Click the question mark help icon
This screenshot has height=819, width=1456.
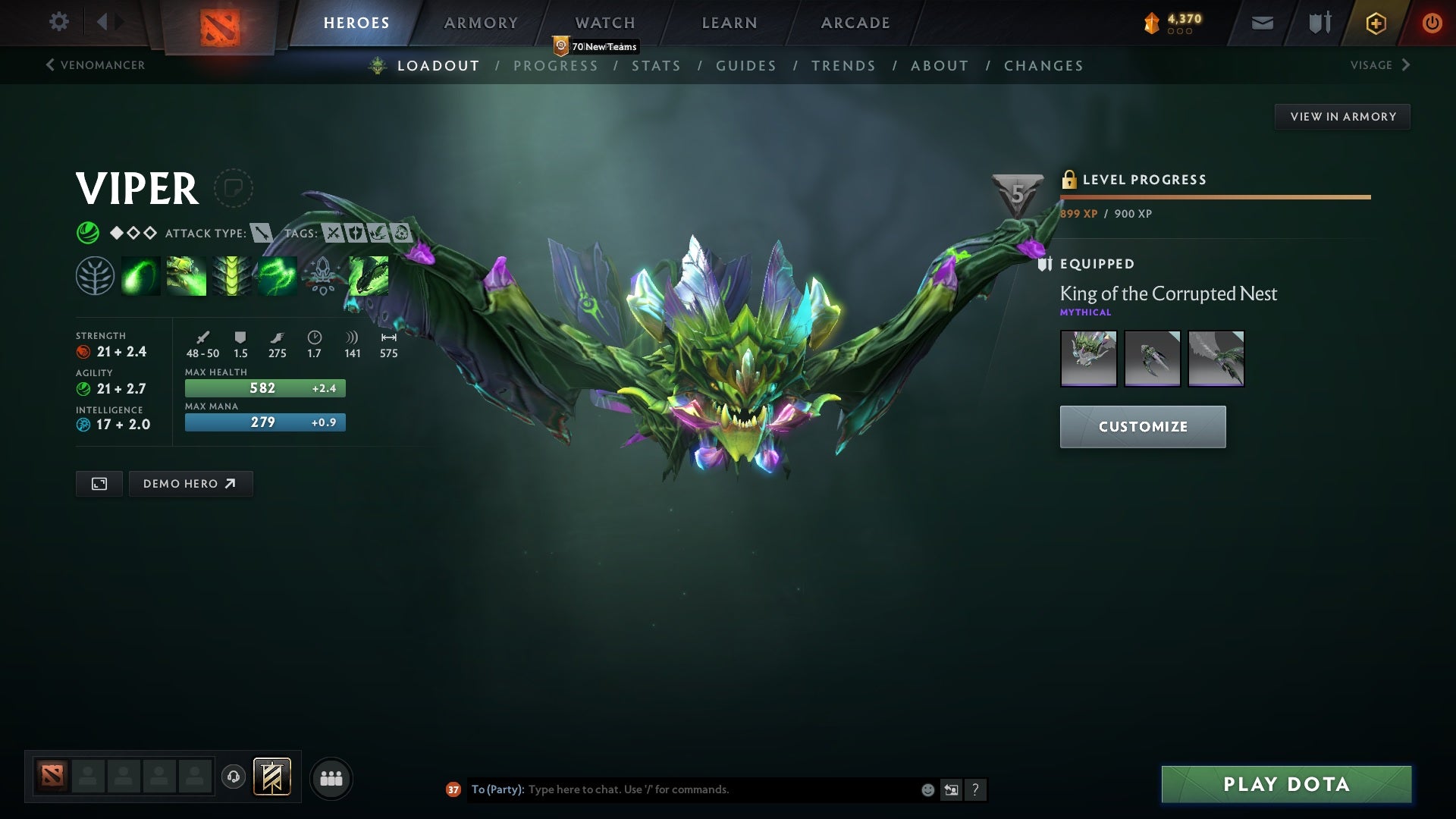coord(975,789)
